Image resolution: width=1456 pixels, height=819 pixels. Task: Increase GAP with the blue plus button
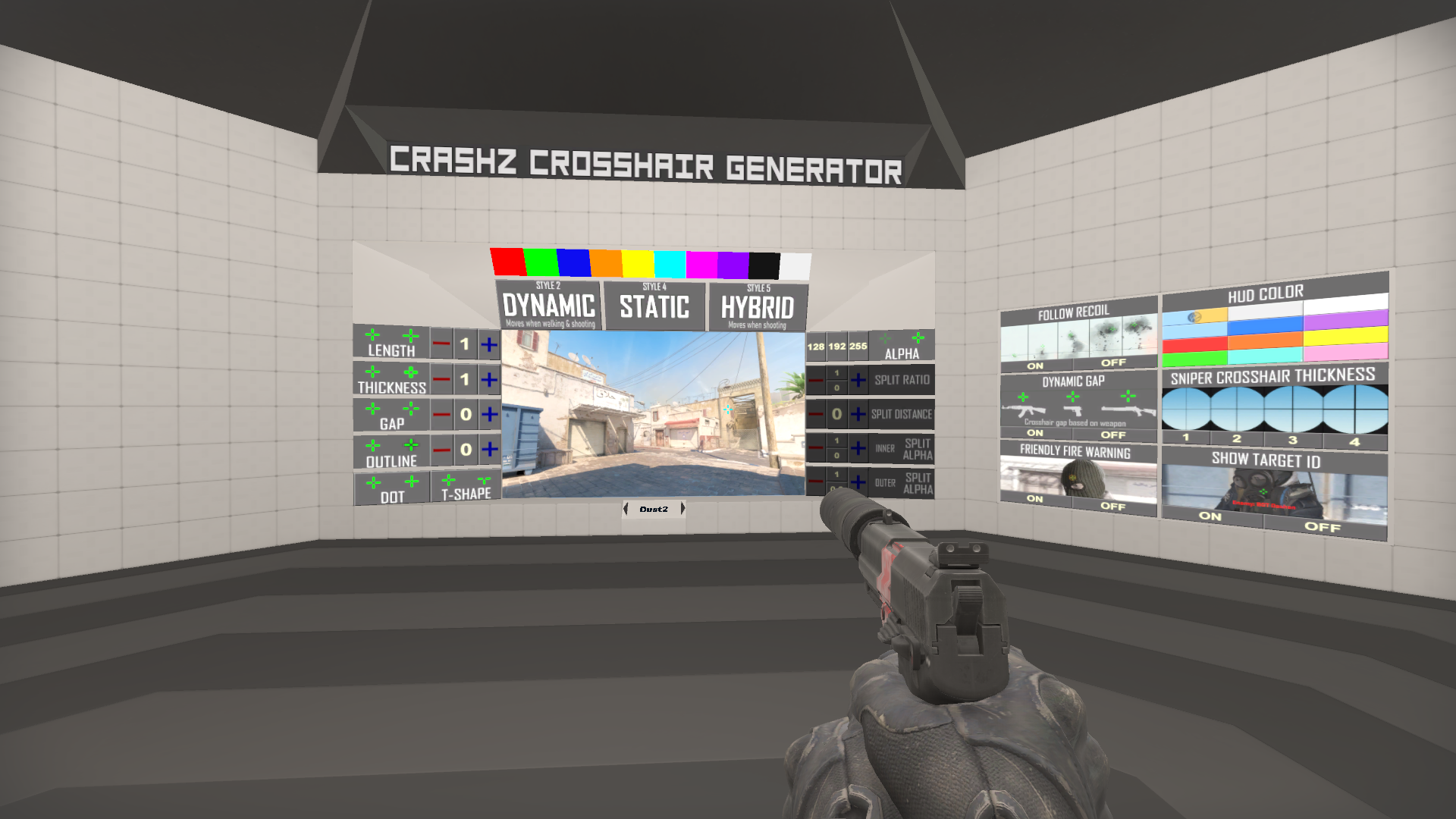(488, 413)
